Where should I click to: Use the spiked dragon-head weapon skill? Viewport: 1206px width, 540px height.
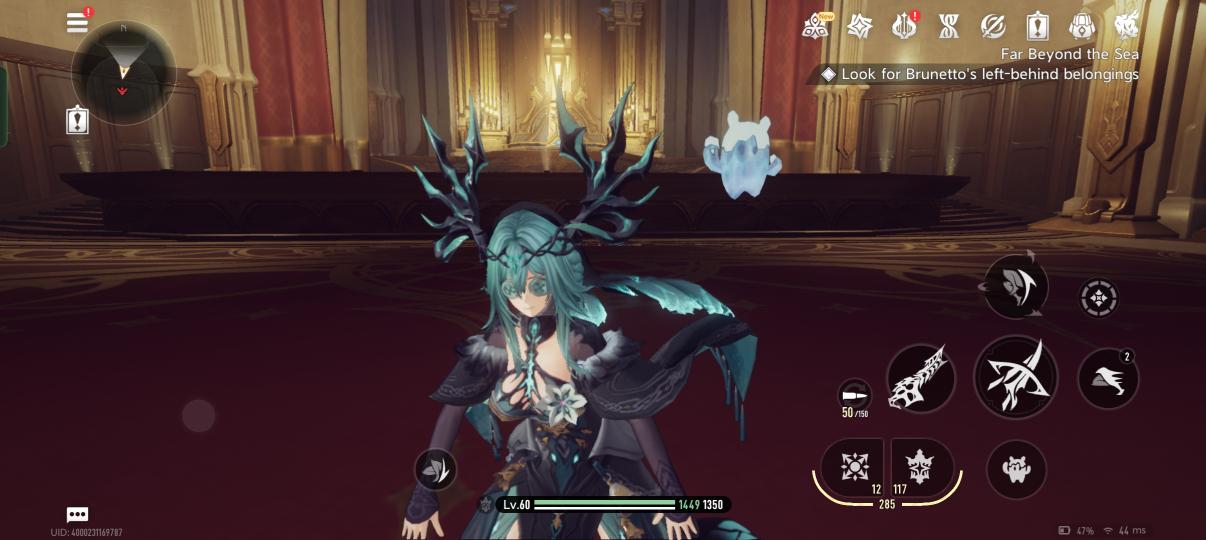tap(921, 379)
